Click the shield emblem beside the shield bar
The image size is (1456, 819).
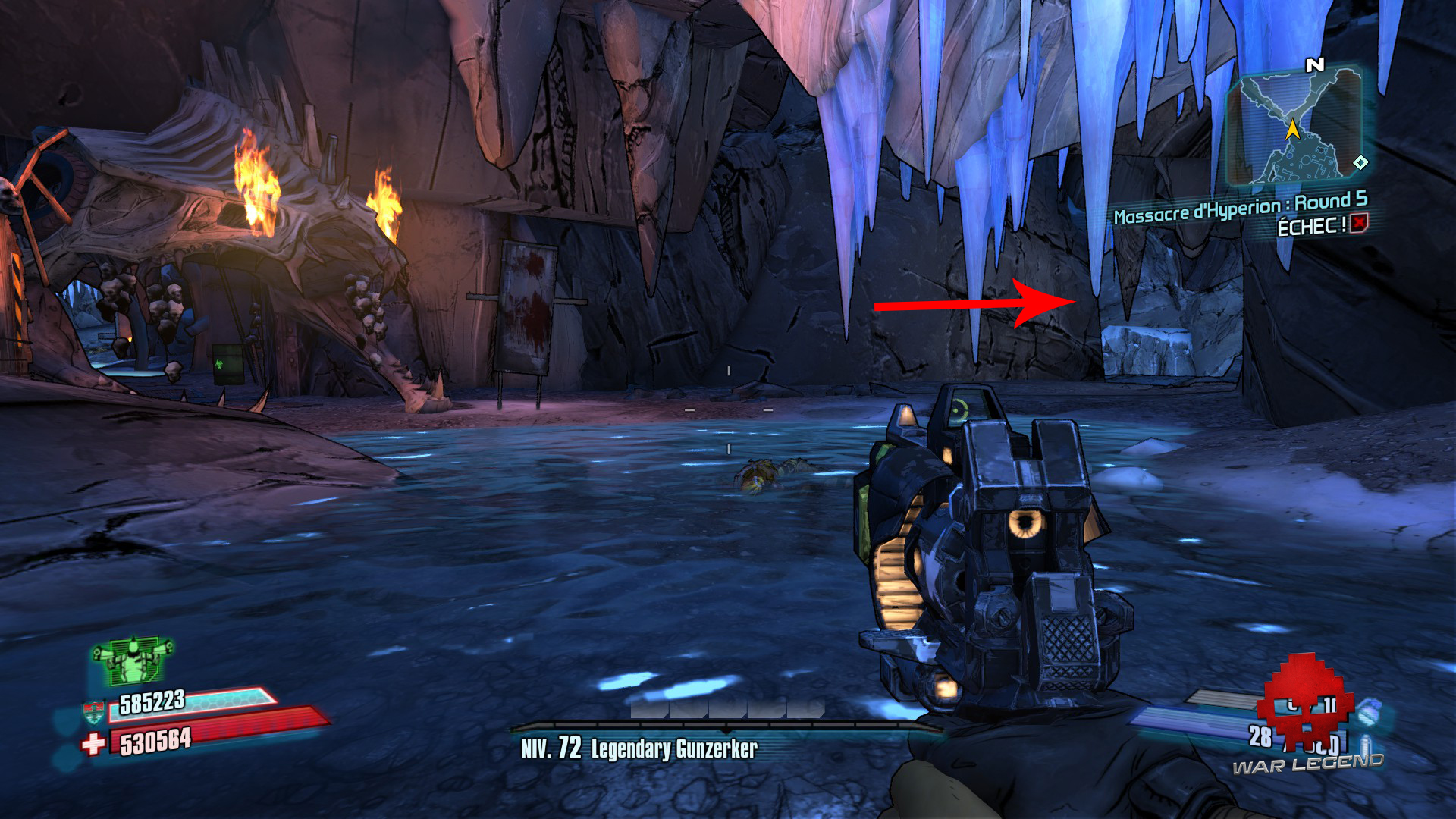point(94,711)
